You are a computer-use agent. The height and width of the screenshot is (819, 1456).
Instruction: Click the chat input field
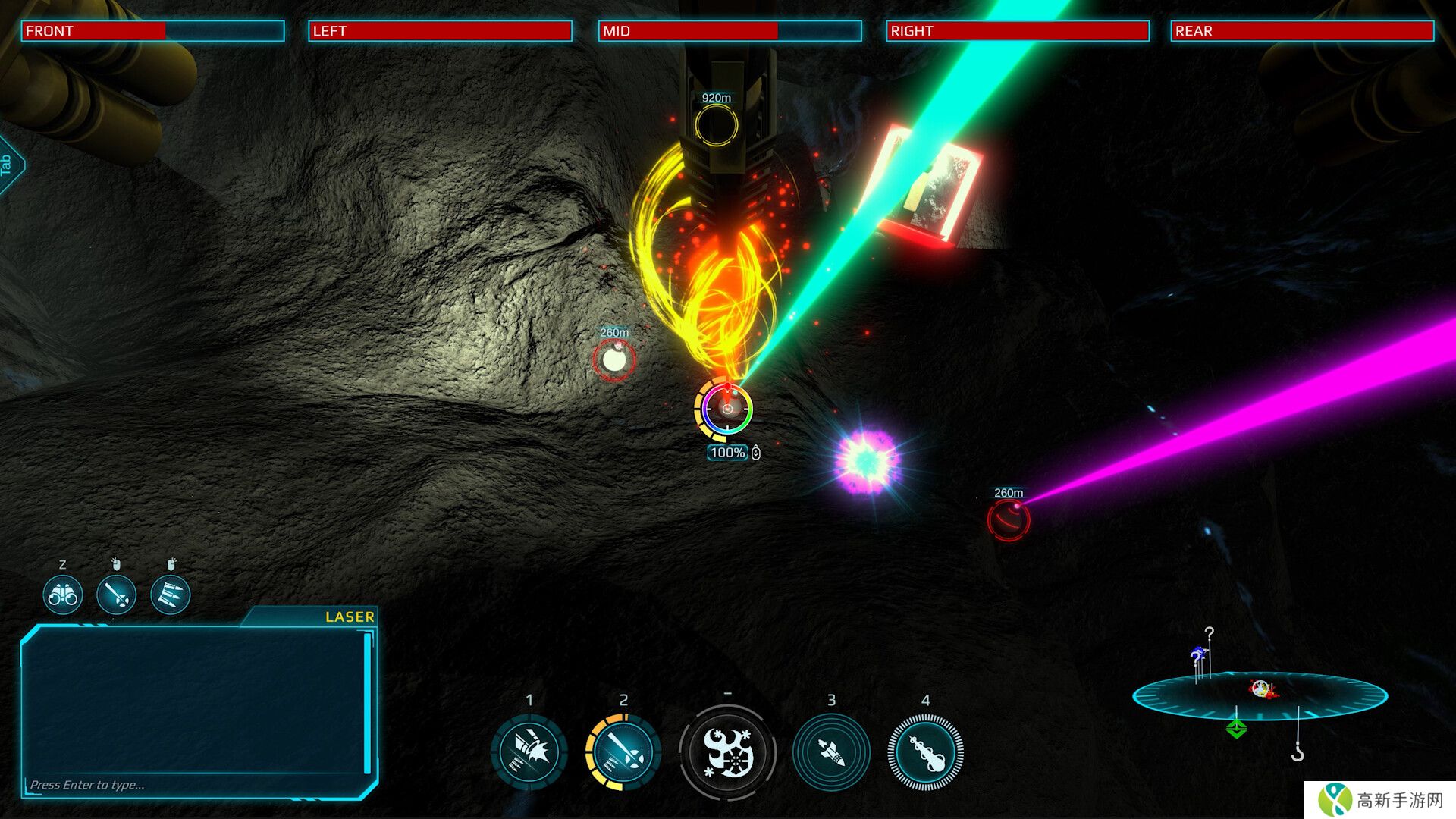point(190,785)
